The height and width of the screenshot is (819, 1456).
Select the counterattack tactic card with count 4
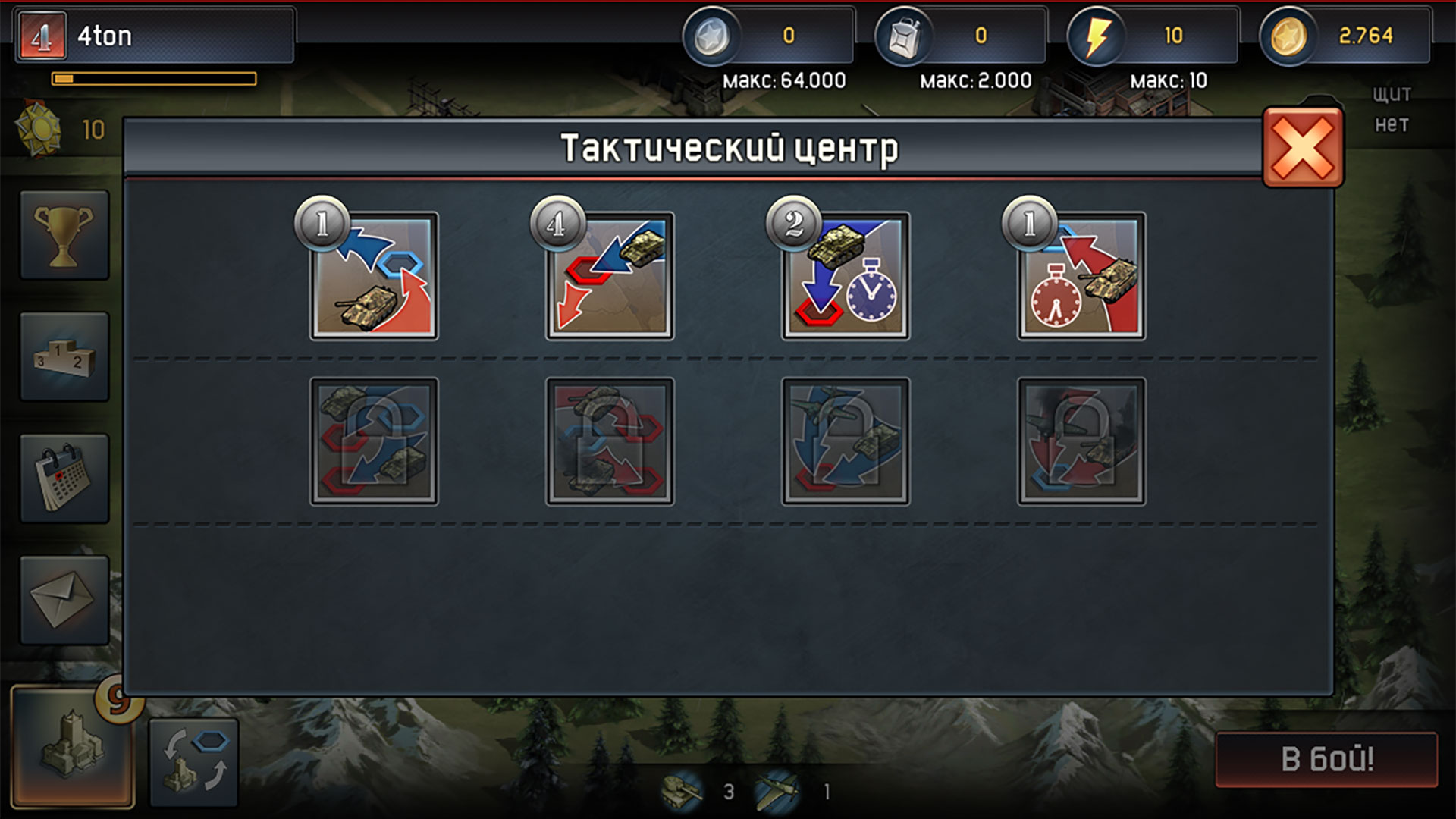point(610,278)
